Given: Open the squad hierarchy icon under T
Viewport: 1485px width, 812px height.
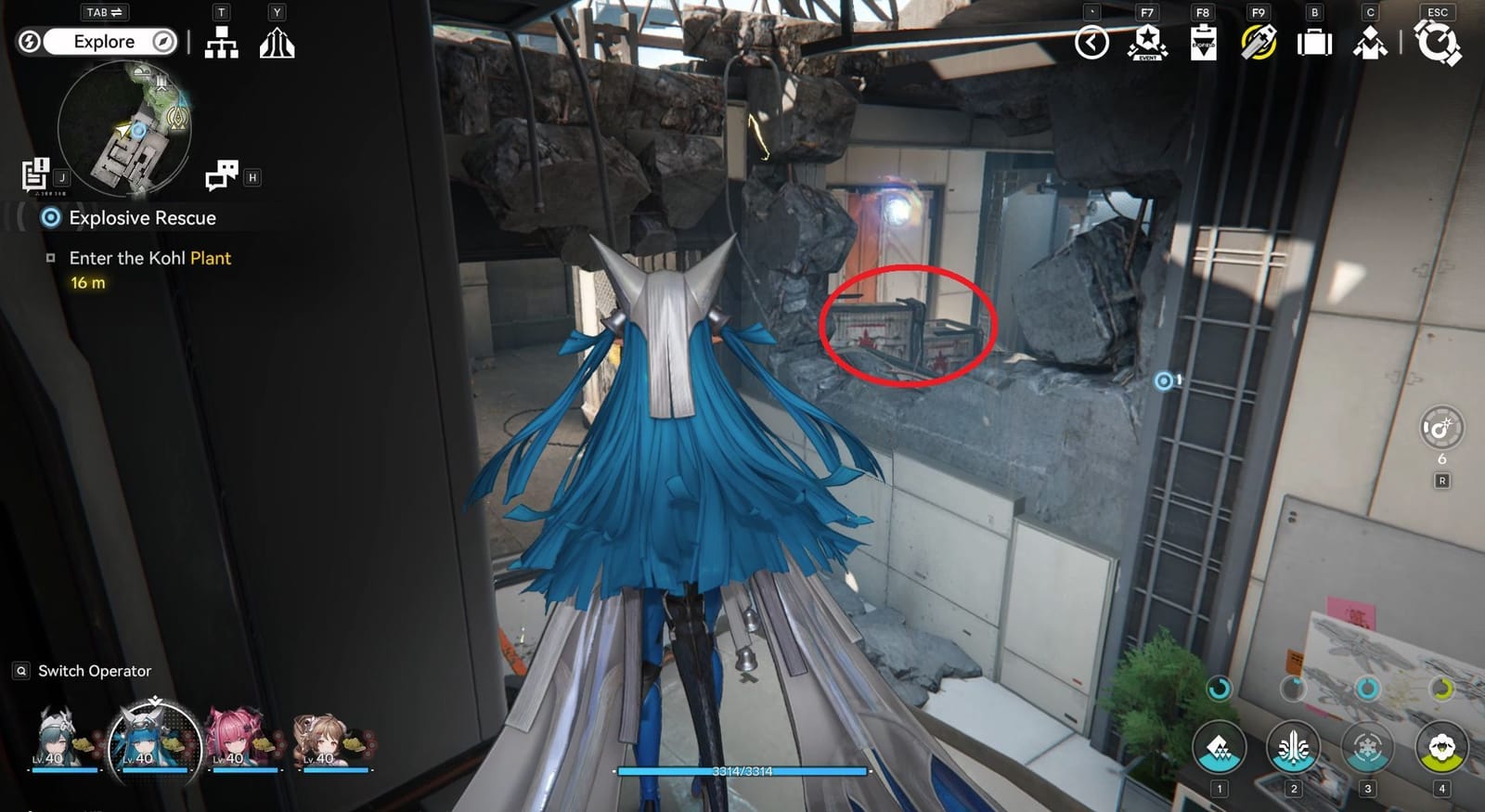Looking at the screenshot, I should click(x=220, y=43).
